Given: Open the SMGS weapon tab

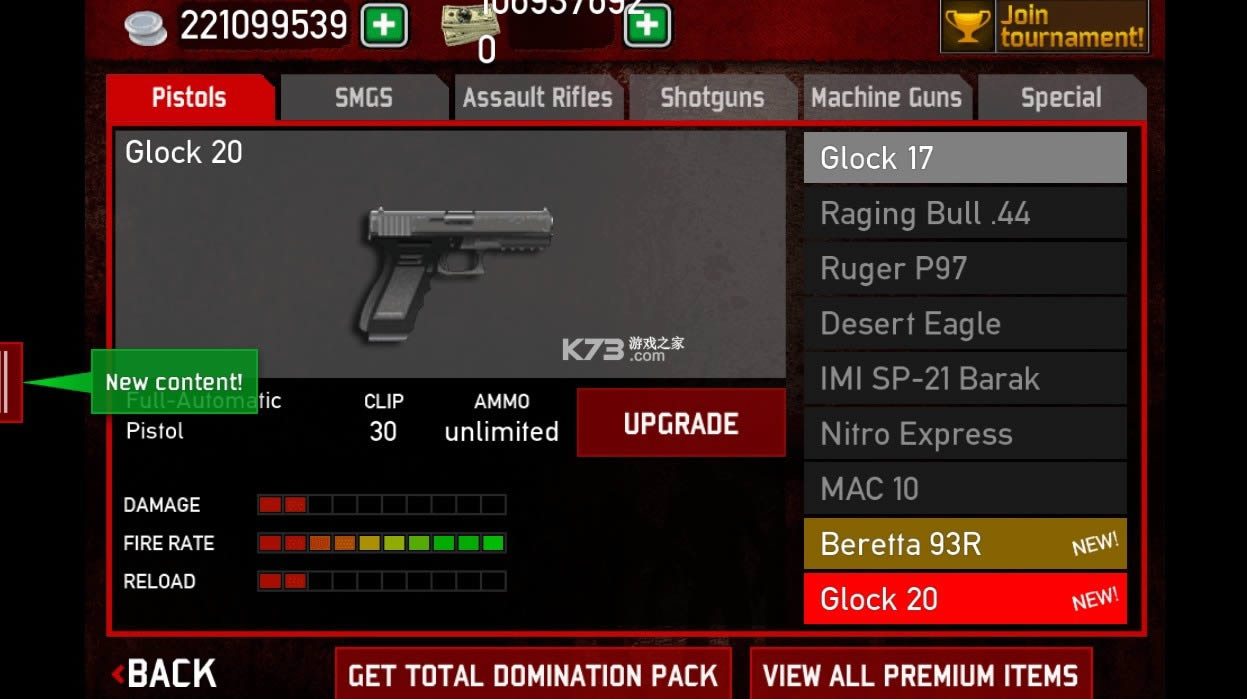Looking at the screenshot, I should (363, 98).
